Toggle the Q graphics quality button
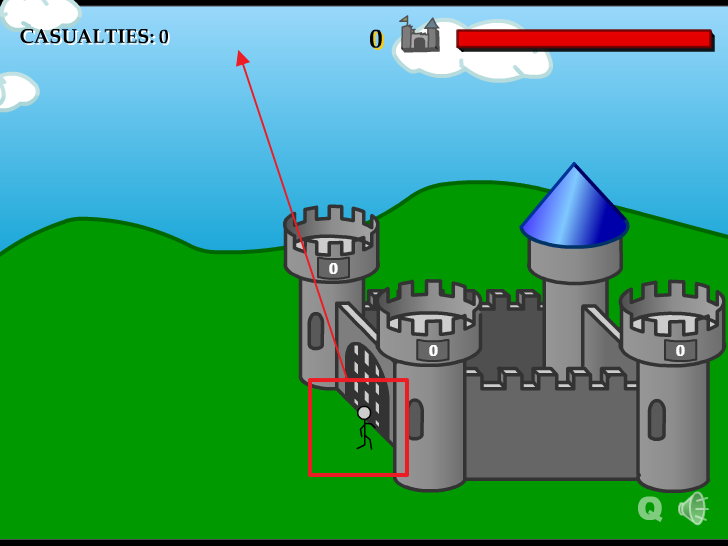The height and width of the screenshot is (546, 728). pyautogui.click(x=649, y=508)
